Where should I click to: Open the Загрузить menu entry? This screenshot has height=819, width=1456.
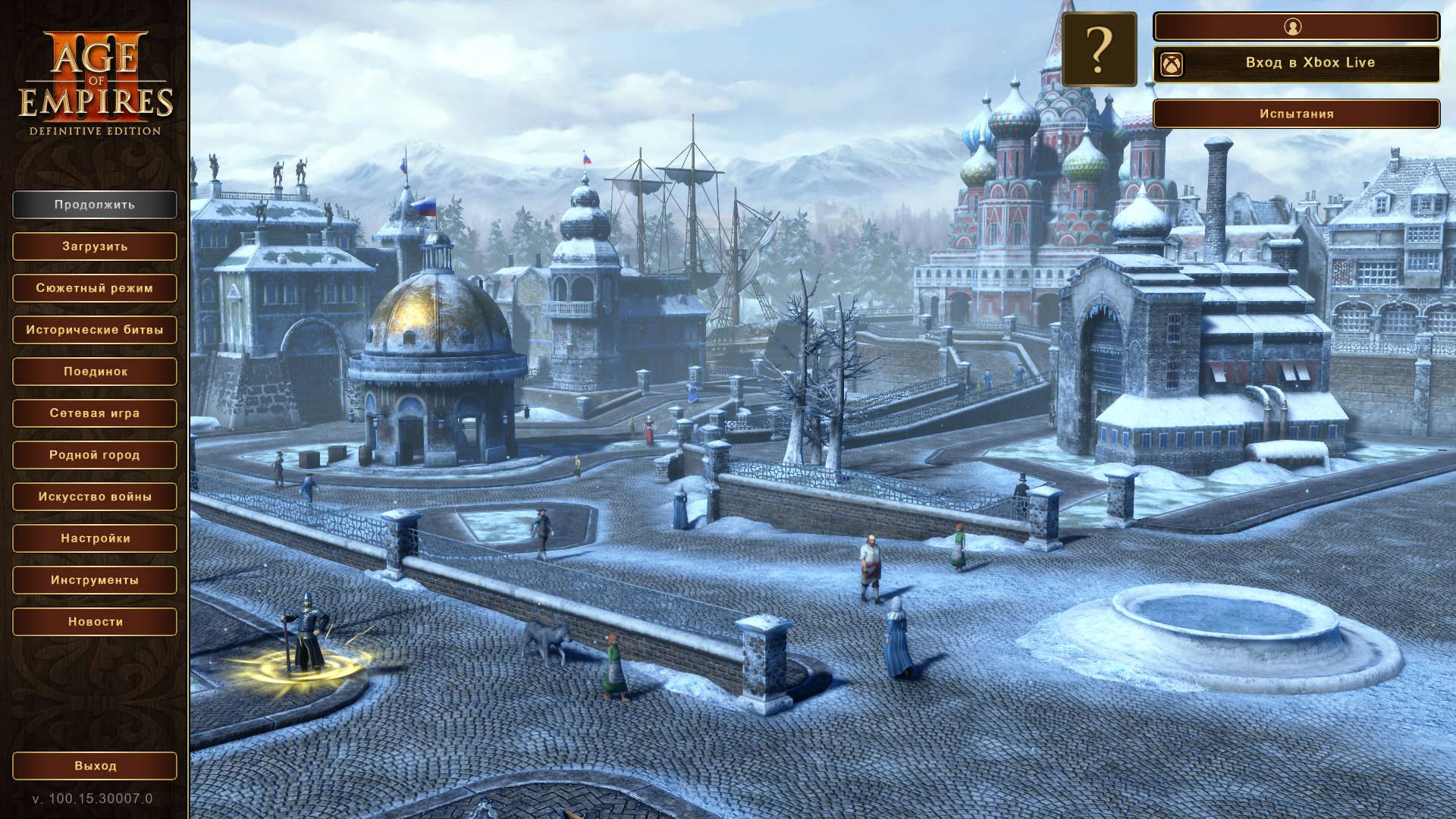(x=95, y=246)
